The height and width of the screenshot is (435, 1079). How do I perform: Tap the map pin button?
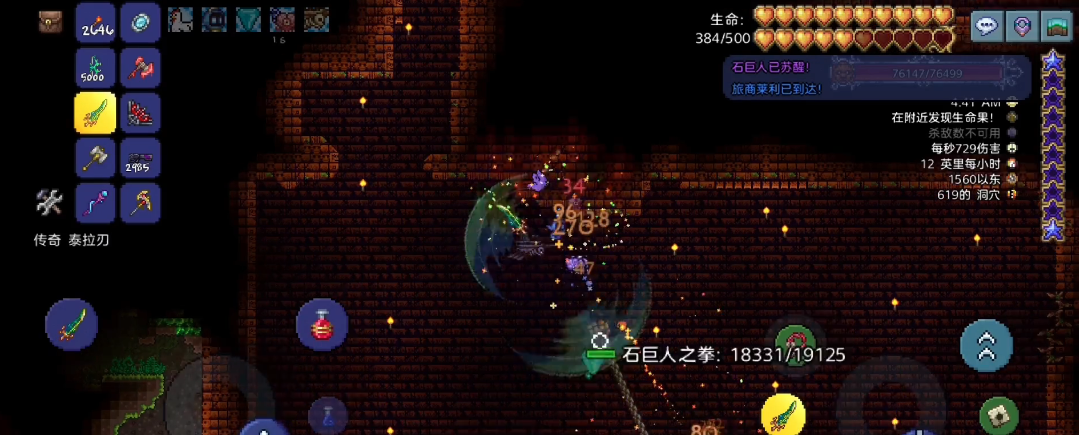click(x=1022, y=27)
